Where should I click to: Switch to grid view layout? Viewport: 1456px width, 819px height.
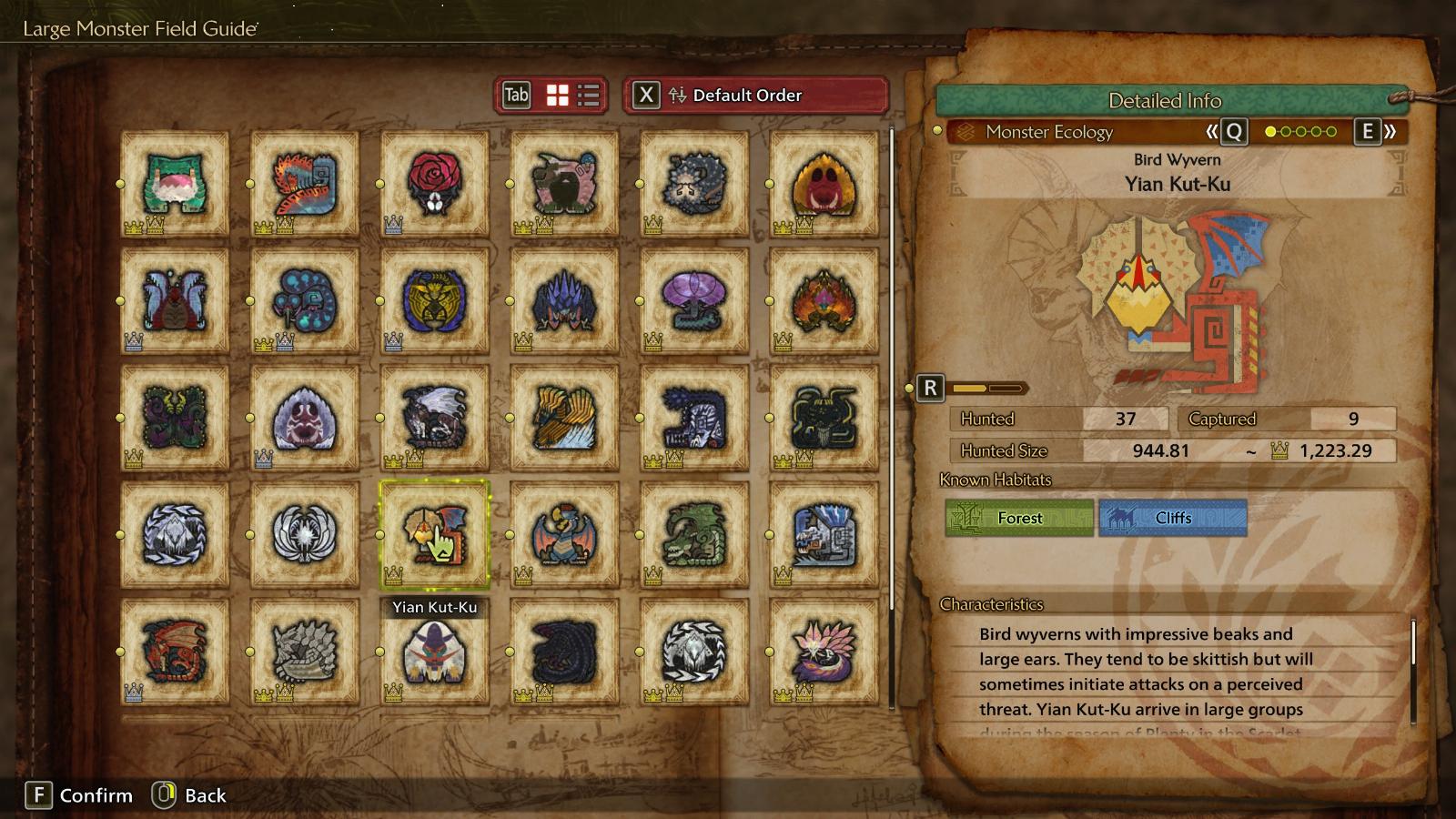click(x=557, y=96)
